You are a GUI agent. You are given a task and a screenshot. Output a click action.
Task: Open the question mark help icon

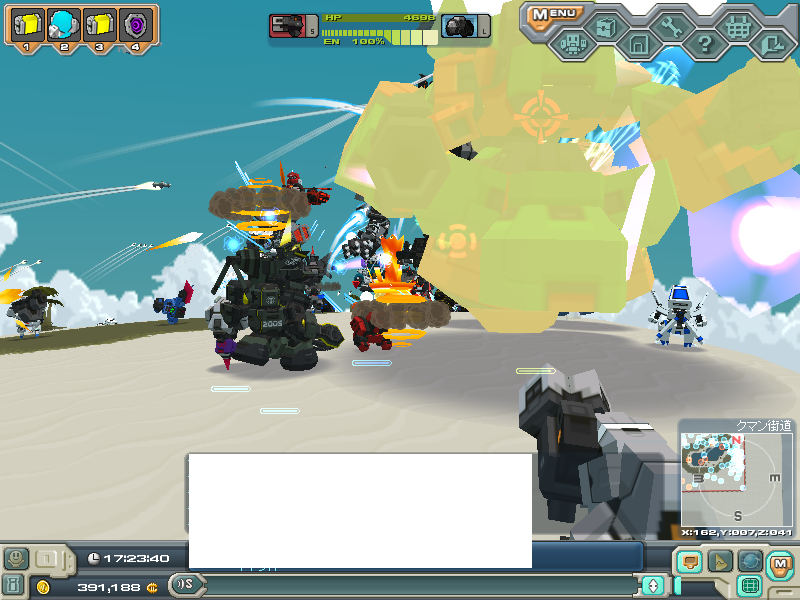click(705, 44)
